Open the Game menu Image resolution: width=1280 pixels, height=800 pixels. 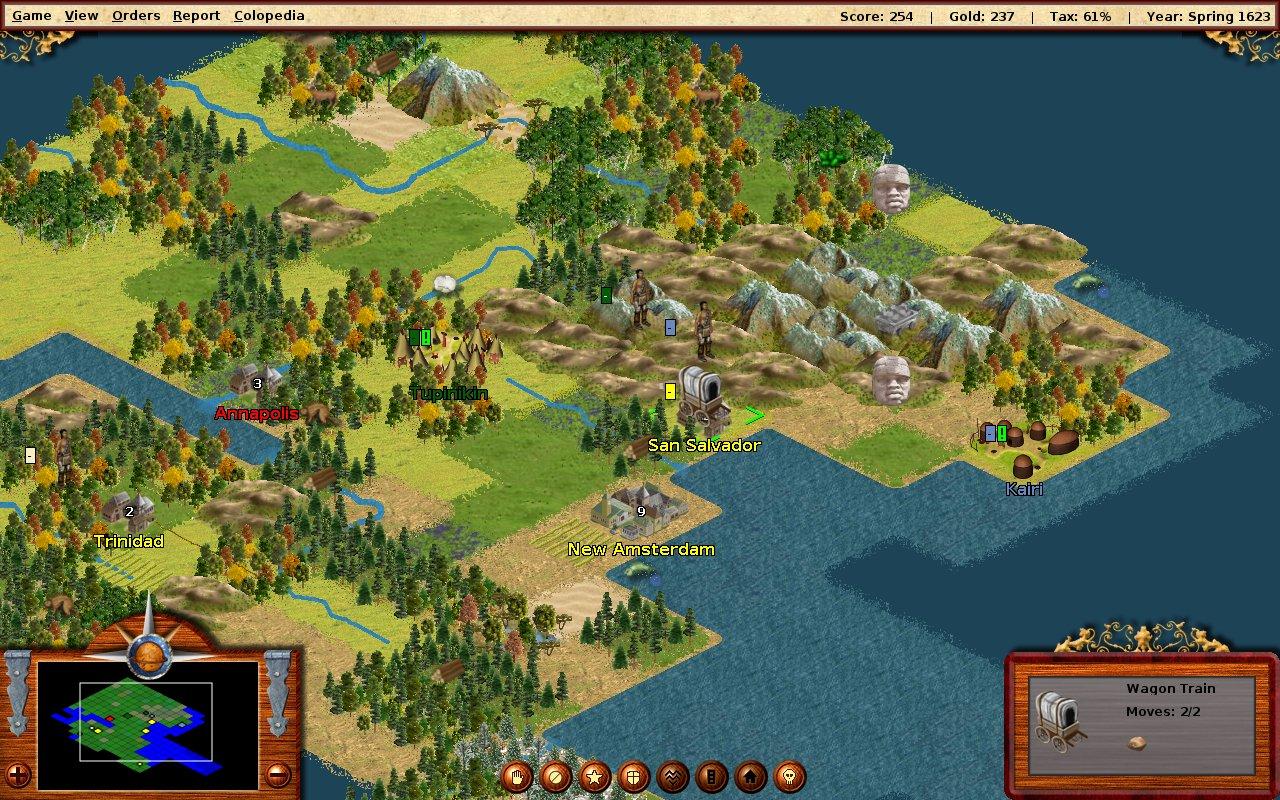(x=31, y=15)
